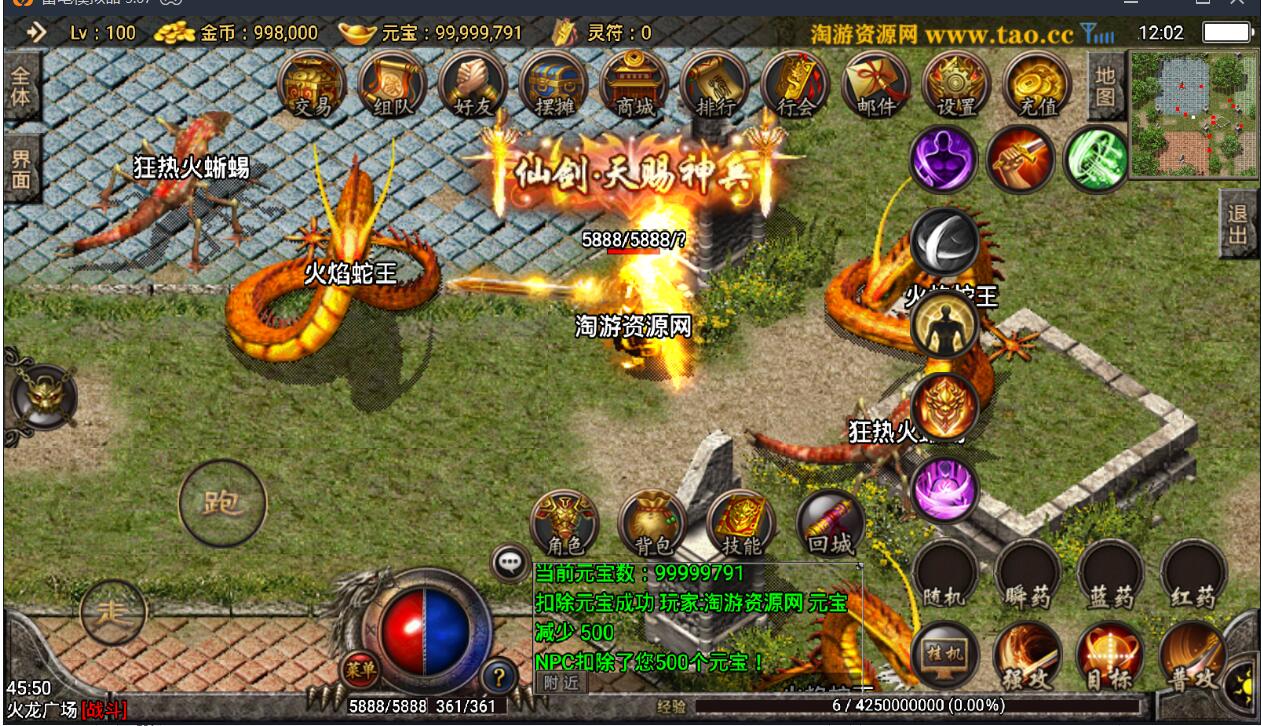Switch to the 附近 chat tab

pos(561,682)
